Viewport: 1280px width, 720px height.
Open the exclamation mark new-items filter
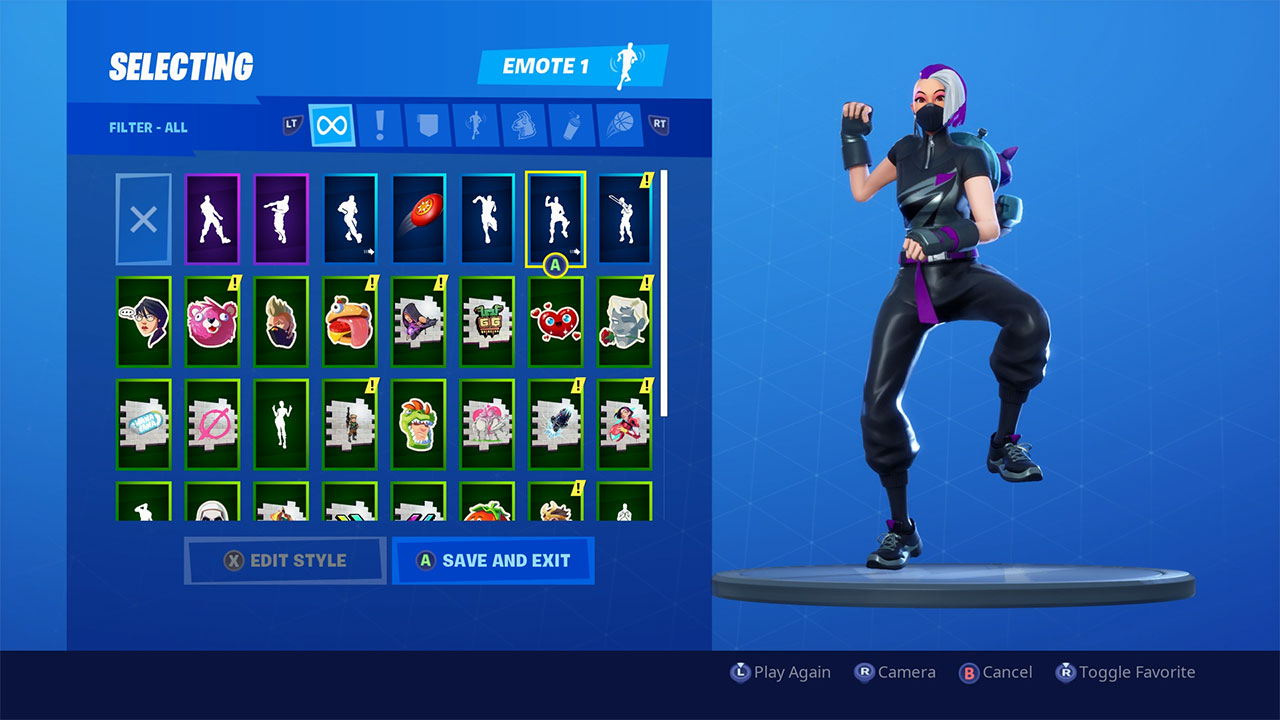coord(379,126)
